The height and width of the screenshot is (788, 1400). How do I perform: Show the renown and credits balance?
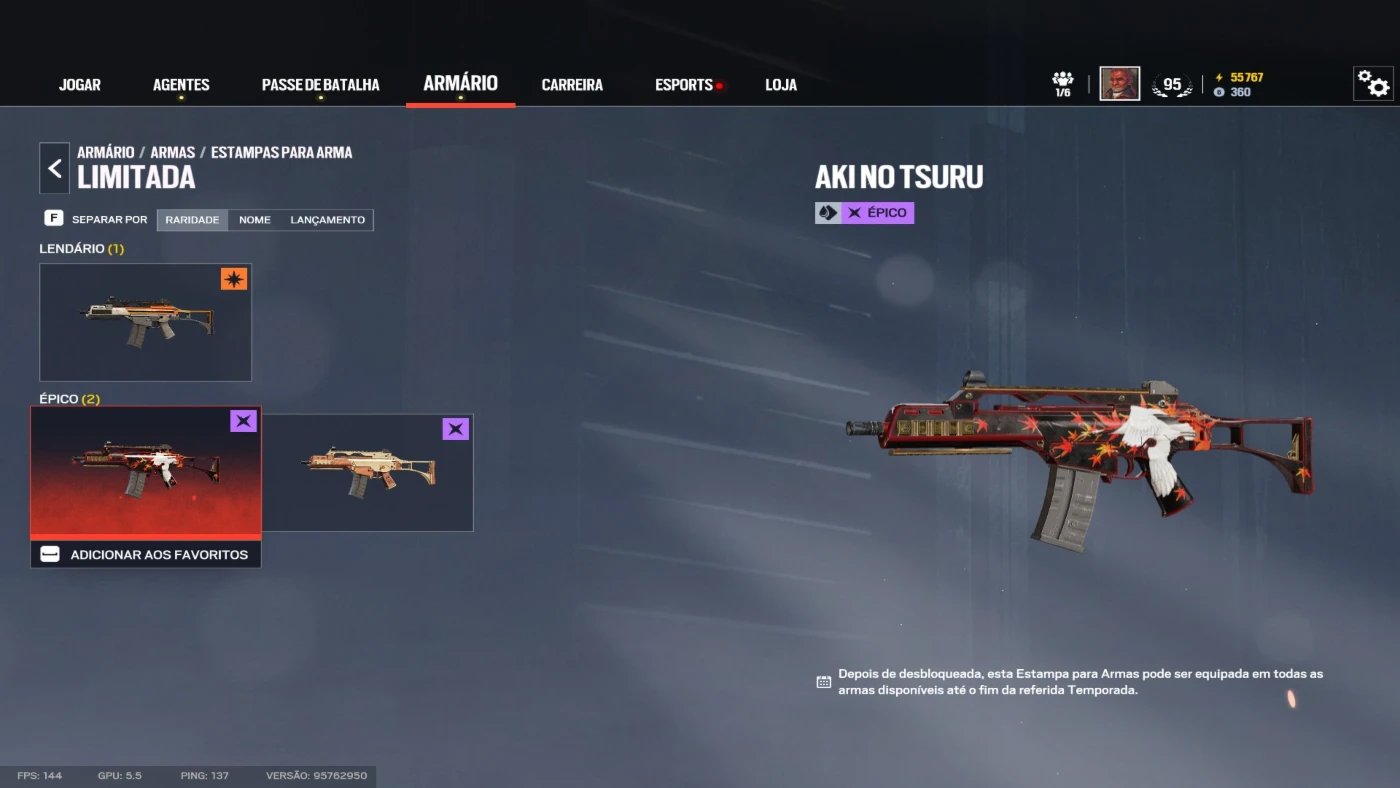point(1238,85)
